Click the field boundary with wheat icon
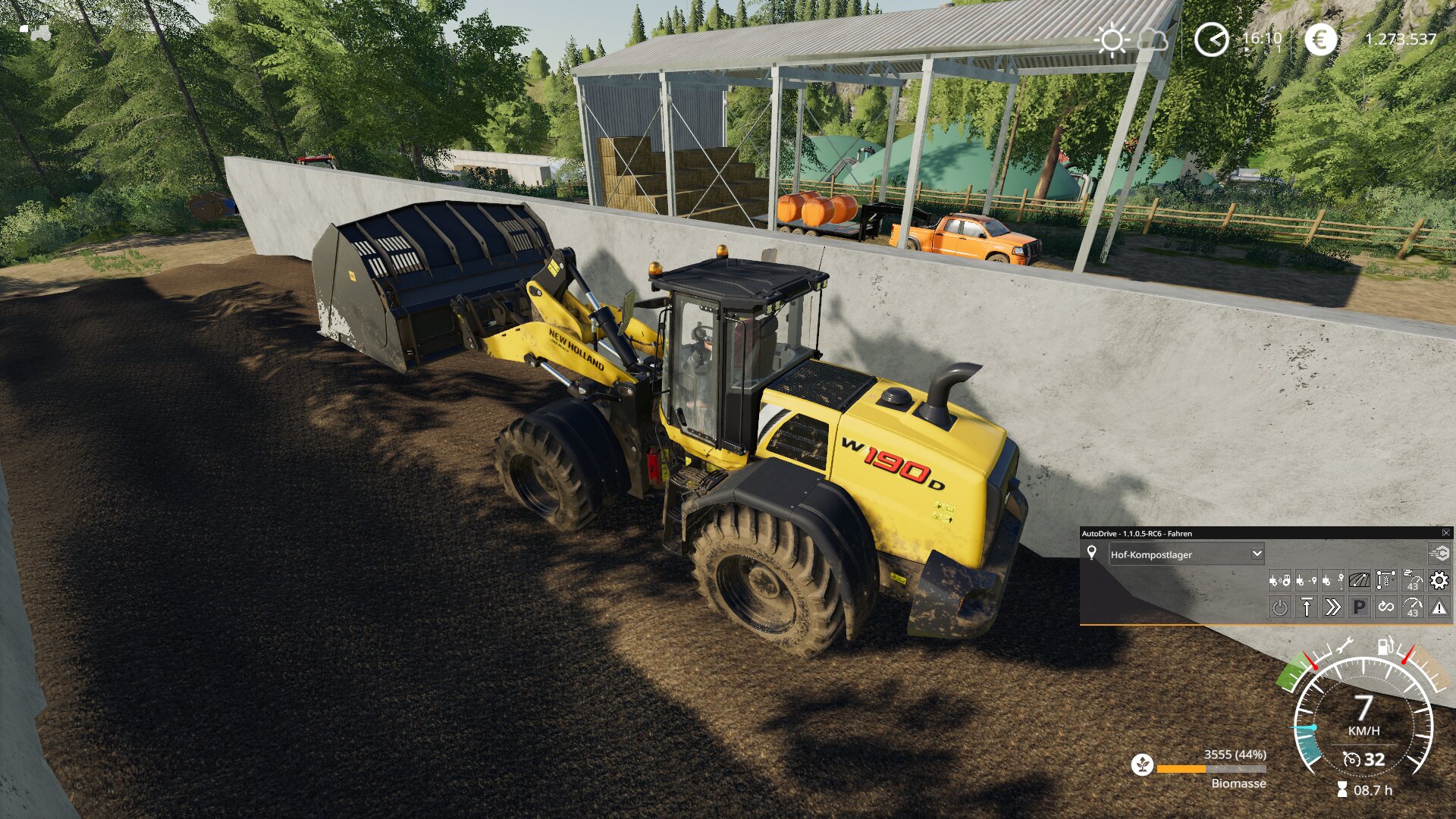 tap(1385, 581)
